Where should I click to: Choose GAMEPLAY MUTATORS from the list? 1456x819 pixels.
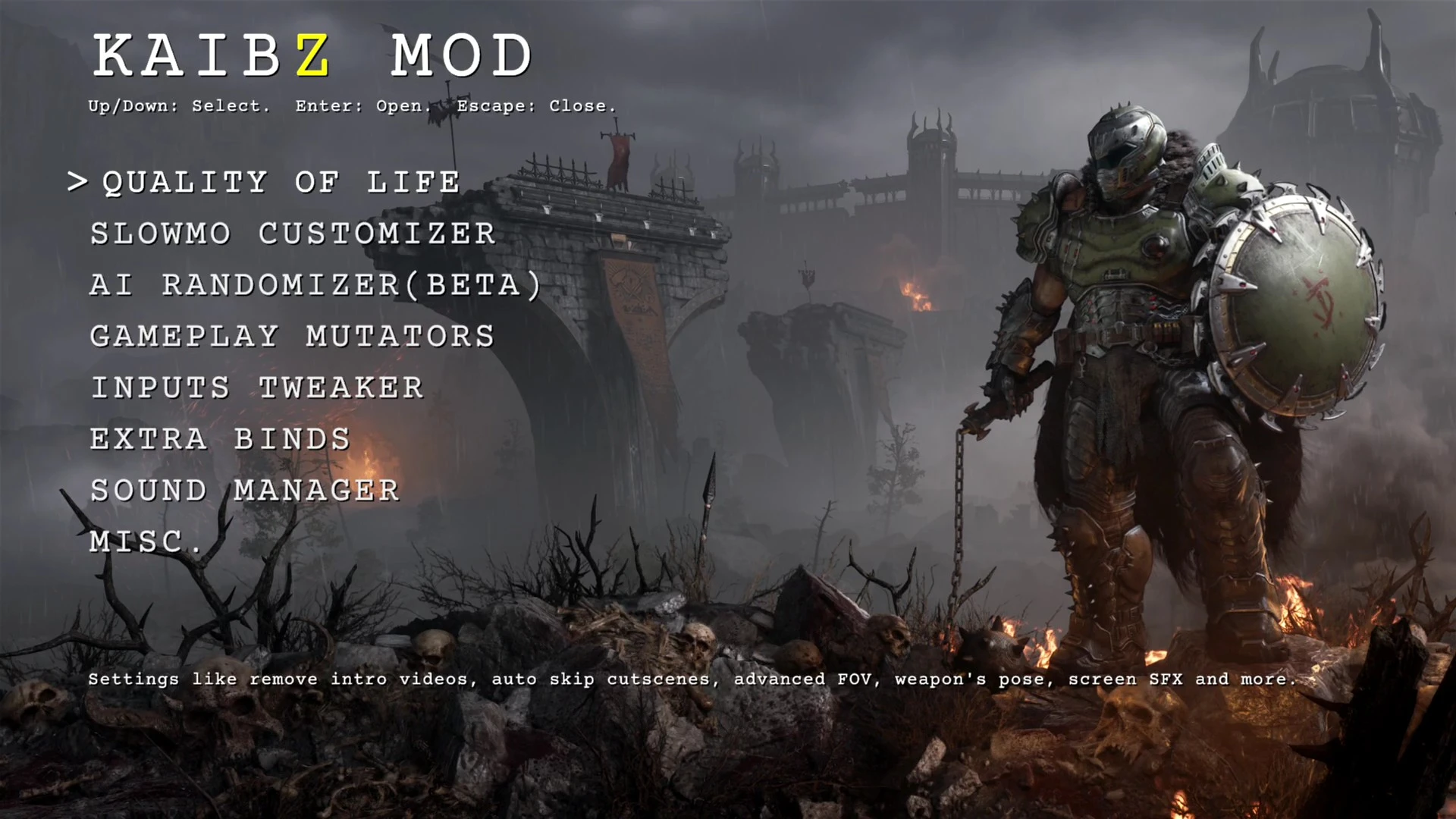[x=291, y=336]
